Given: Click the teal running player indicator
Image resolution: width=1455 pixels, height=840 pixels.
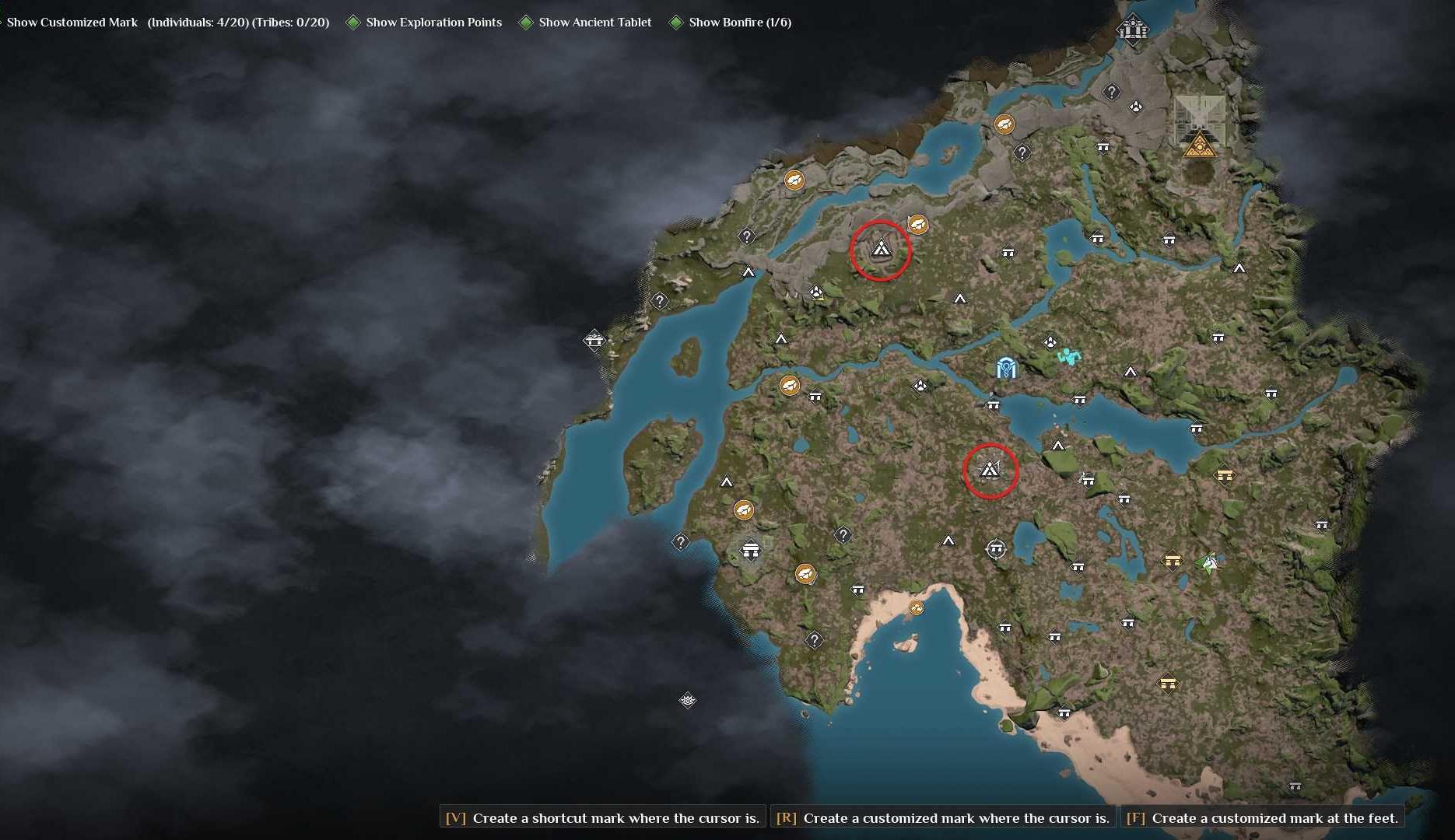Looking at the screenshot, I should pyautogui.click(x=1069, y=355).
